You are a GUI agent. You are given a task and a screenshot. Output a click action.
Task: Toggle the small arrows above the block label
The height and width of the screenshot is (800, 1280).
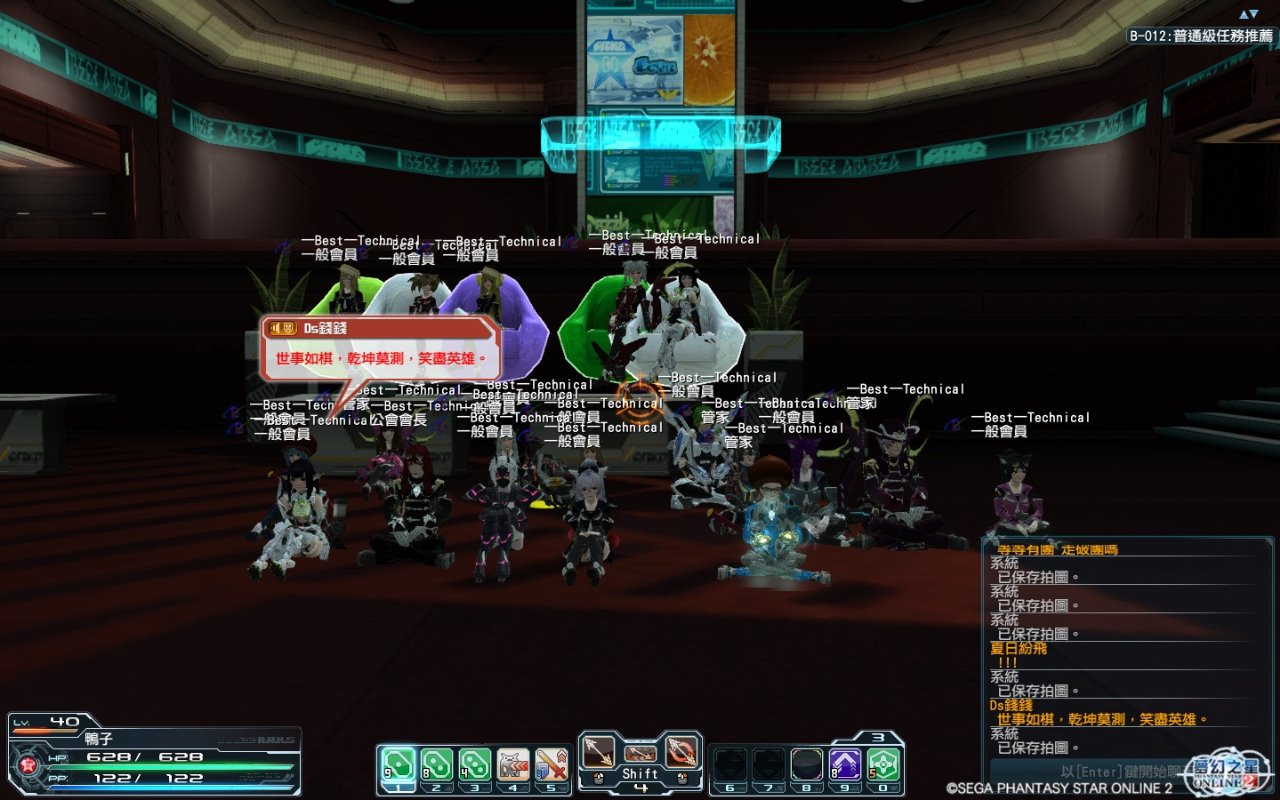point(1248,14)
